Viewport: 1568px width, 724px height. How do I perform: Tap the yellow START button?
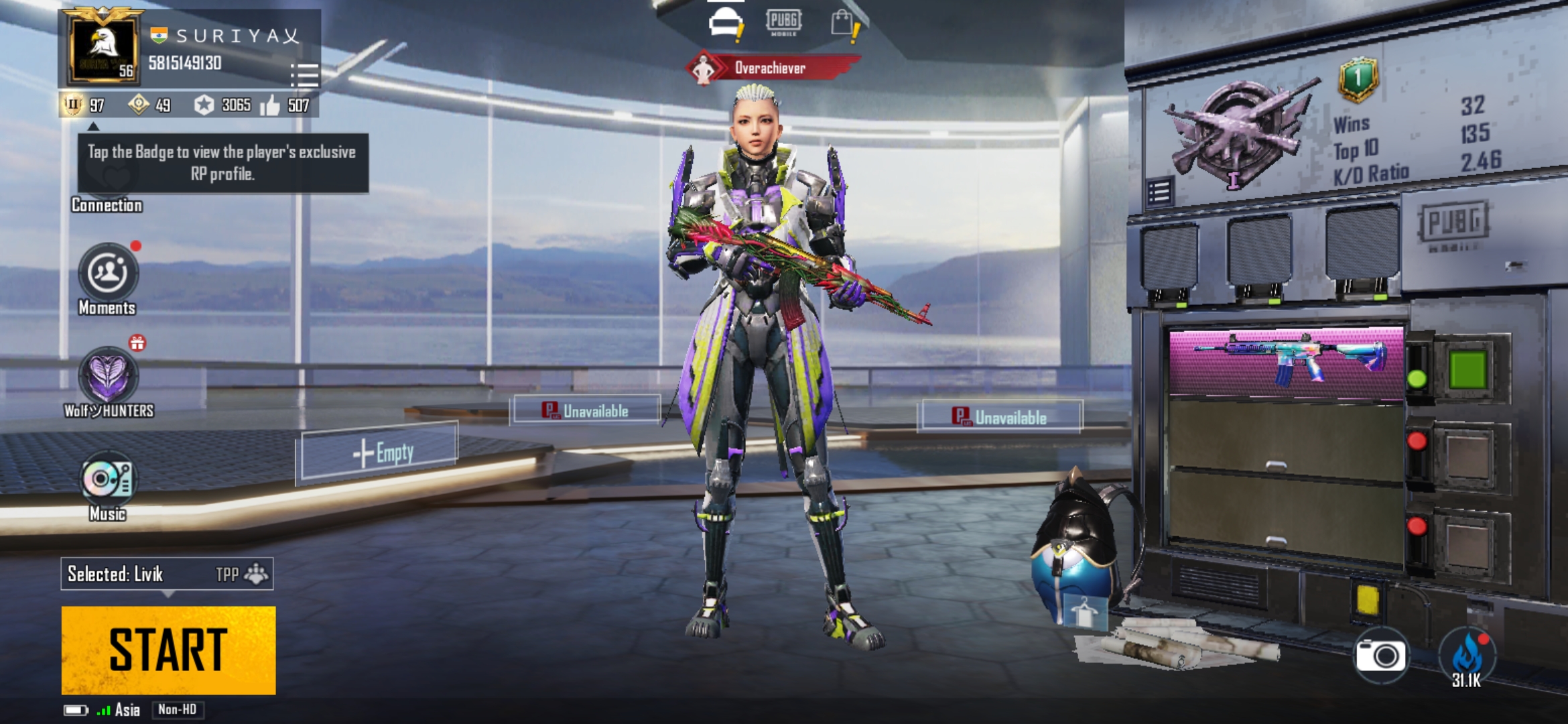click(x=168, y=650)
